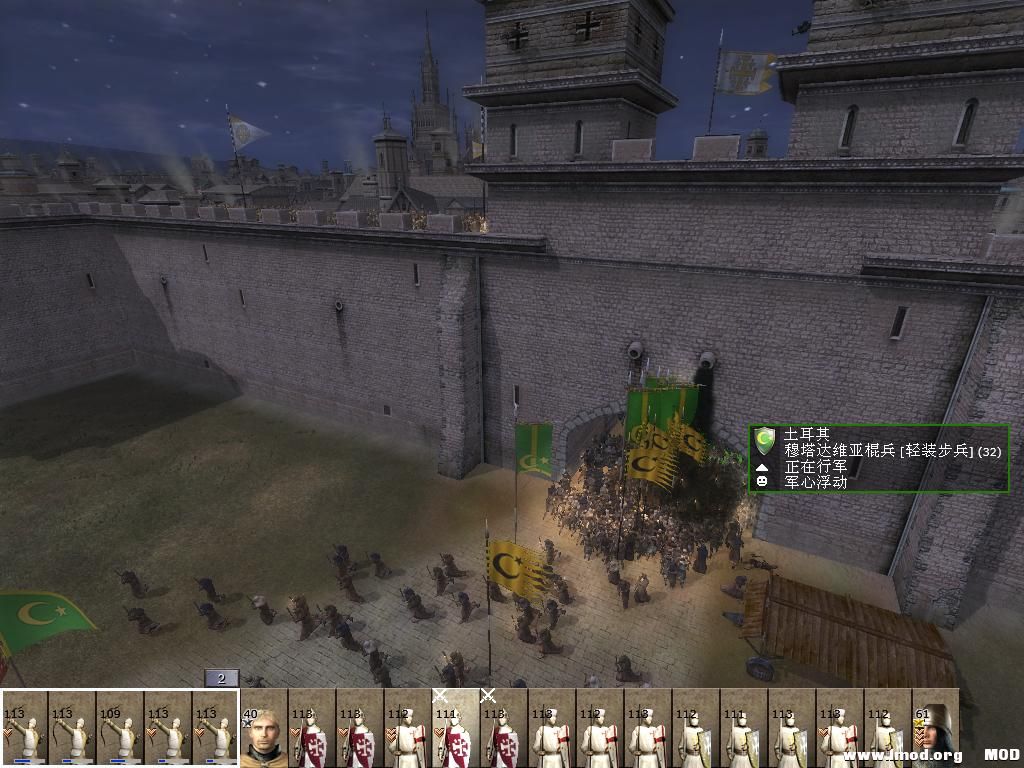Select the archer unit card with 109 men
Image resolution: width=1024 pixels, height=768 pixels.
point(120,728)
